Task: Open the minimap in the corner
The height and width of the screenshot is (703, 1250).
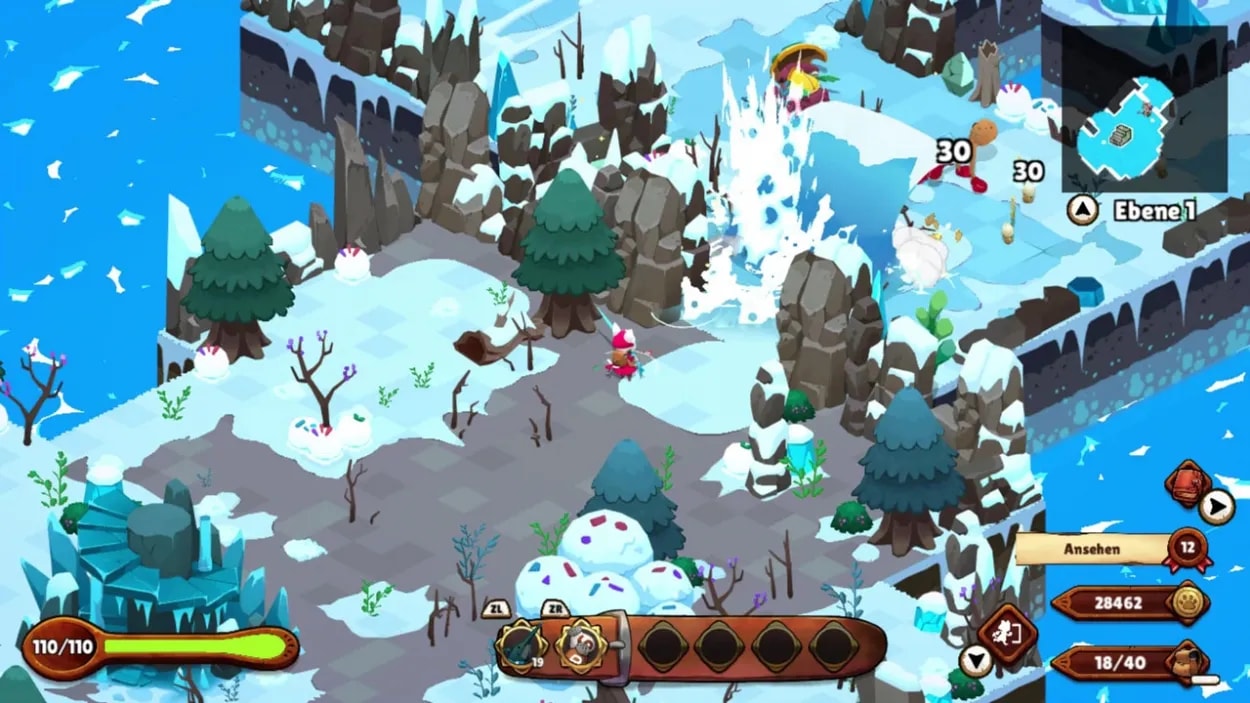Action: click(x=1143, y=109)
